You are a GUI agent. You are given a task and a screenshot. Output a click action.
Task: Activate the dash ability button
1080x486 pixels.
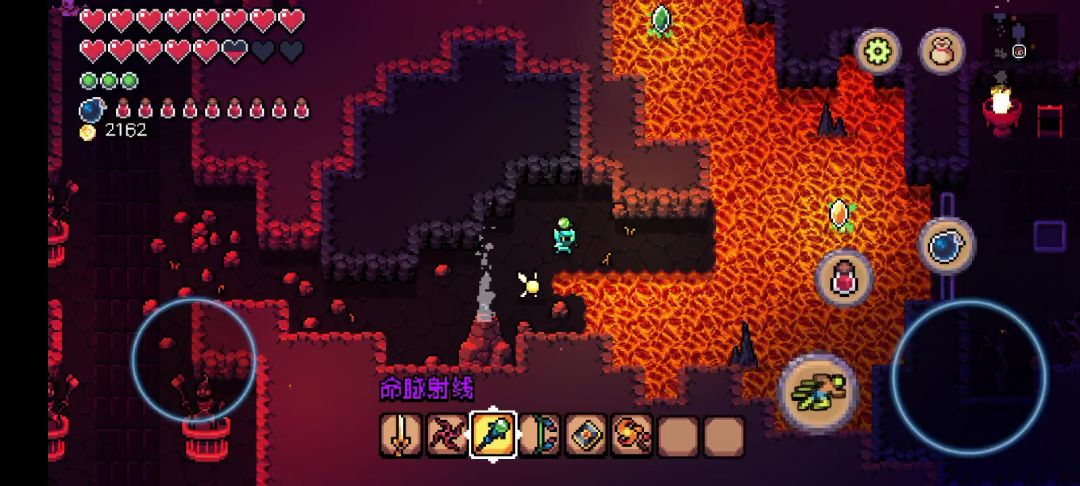(x=818, y=392)
